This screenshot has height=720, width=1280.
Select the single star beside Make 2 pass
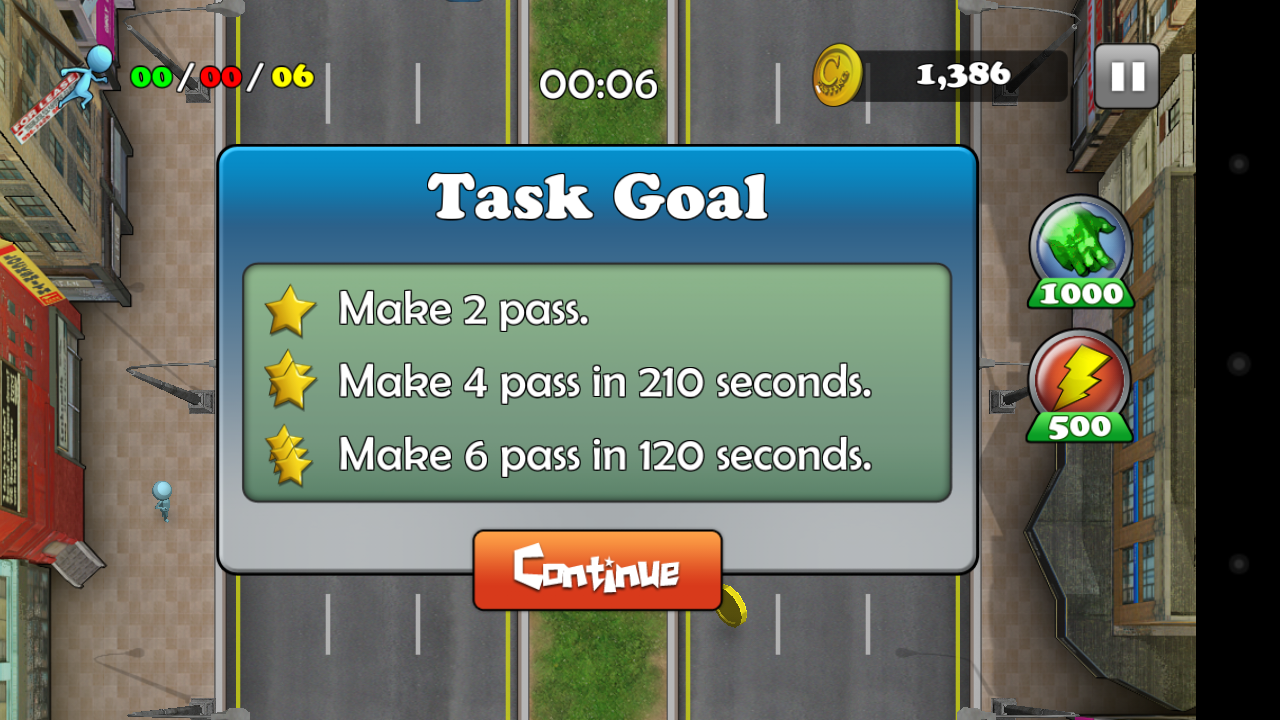(x=291, y=310)
